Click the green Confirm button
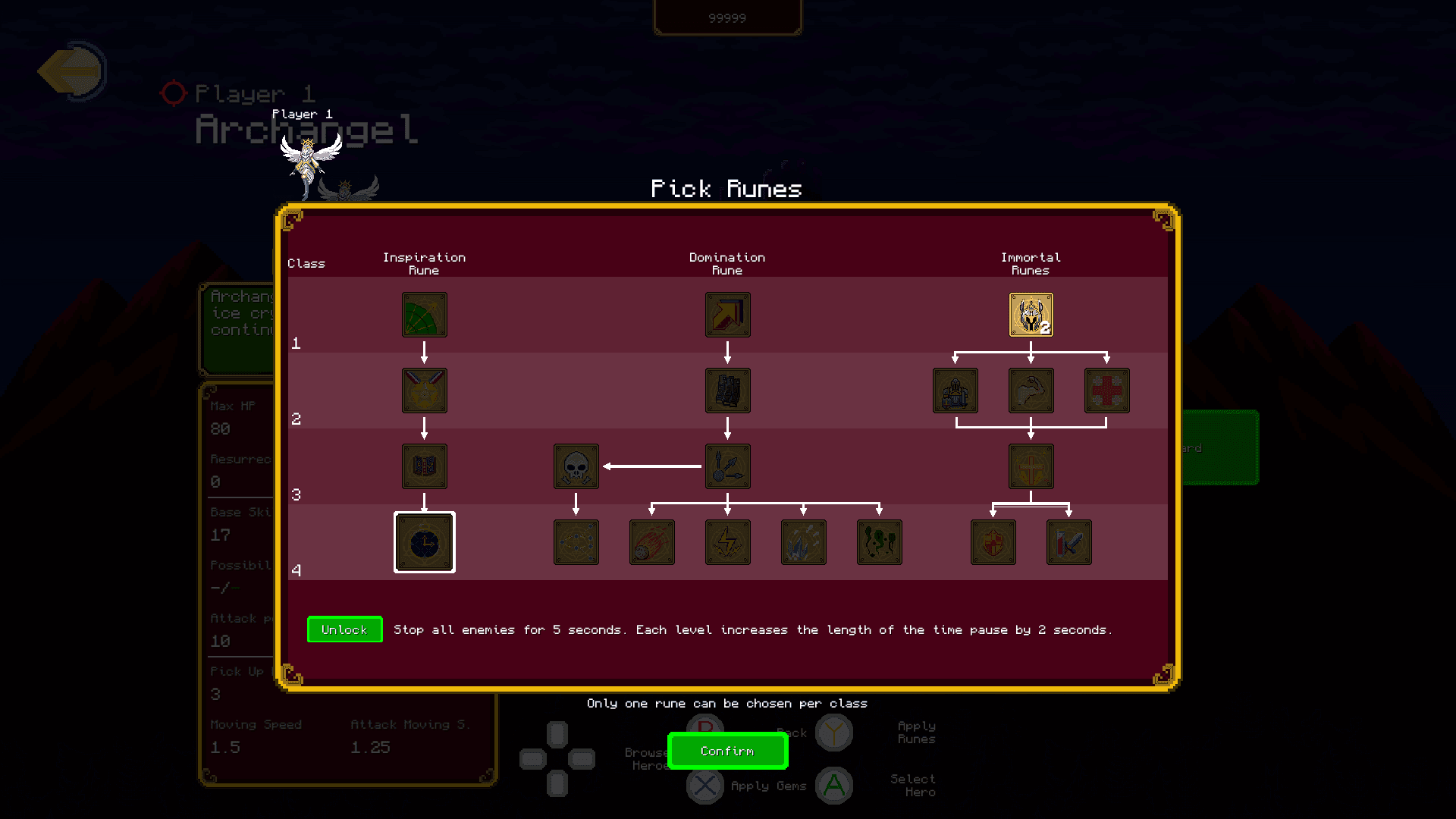This screenshot has height=819, width=1456. point(727,752)
